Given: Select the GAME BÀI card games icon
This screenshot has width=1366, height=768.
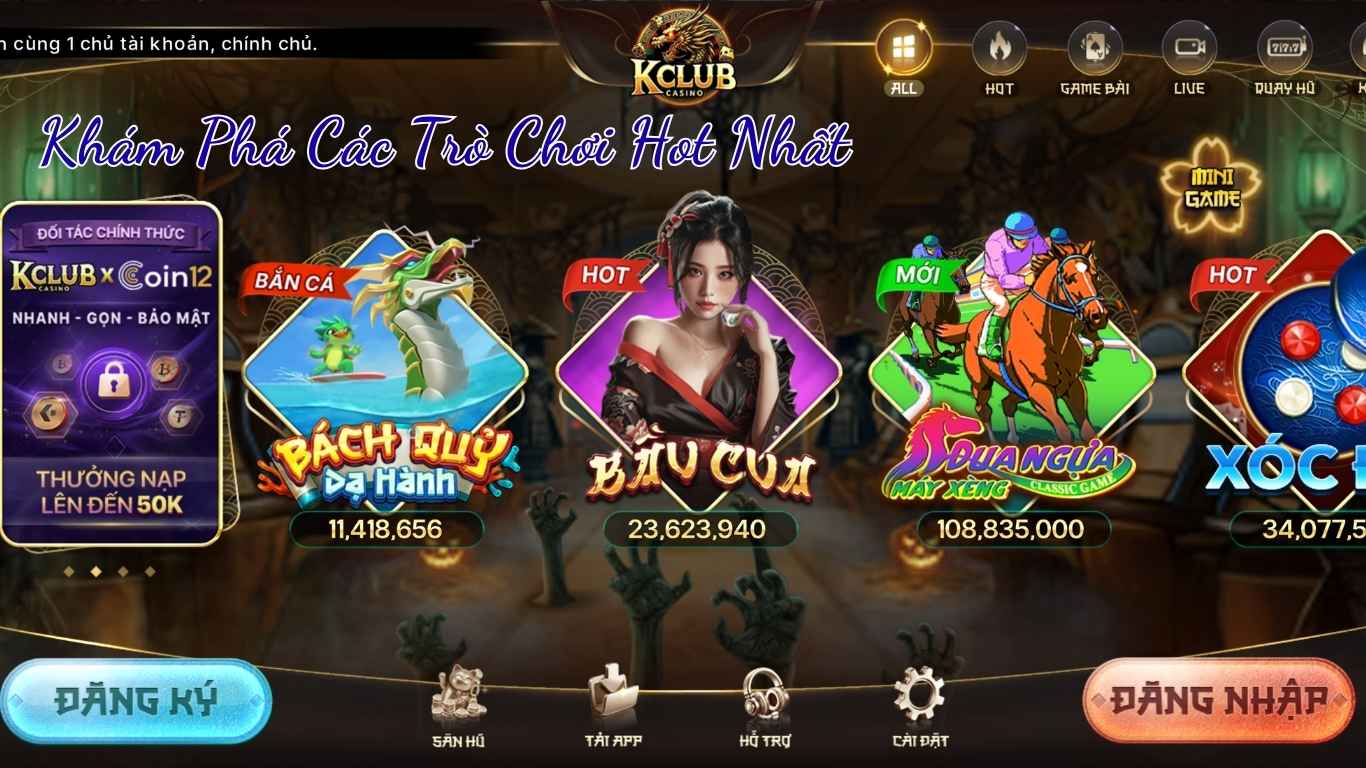Looking at the screenshot, I should point(1094,45).
